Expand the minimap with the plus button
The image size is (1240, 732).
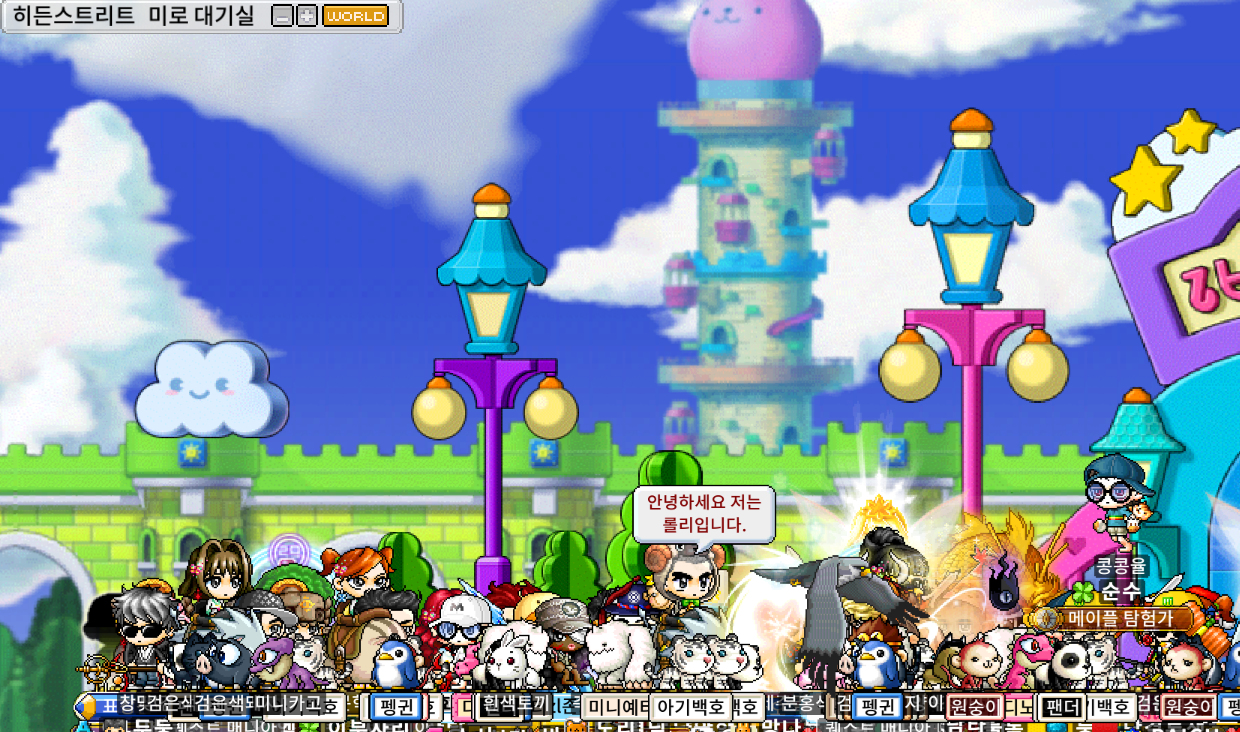[307, 16]
